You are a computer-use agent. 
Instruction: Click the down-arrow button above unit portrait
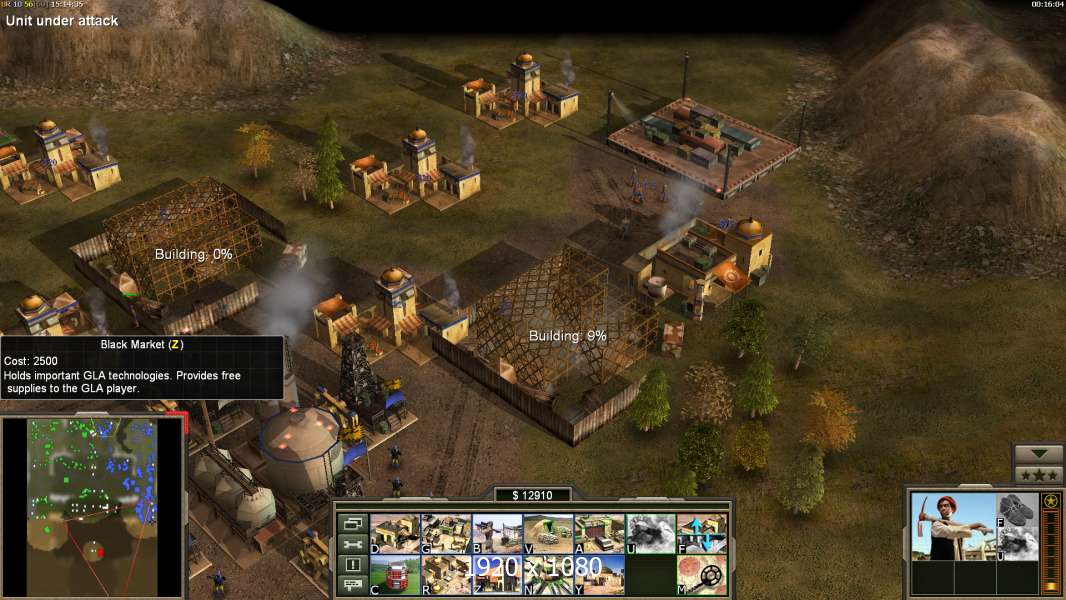pos(1038,454)
